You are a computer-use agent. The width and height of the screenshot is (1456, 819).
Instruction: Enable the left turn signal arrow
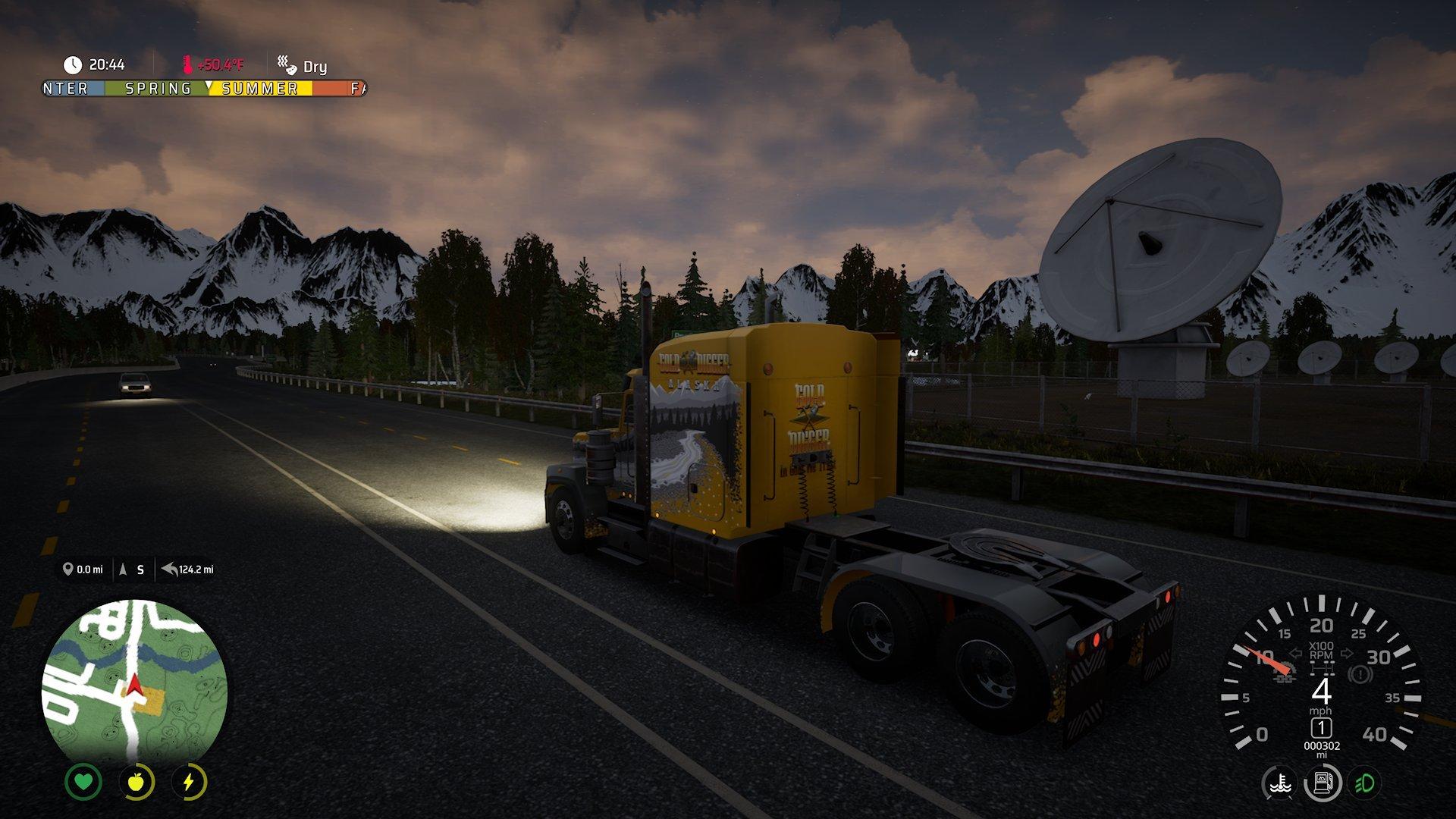(1295, 654)
